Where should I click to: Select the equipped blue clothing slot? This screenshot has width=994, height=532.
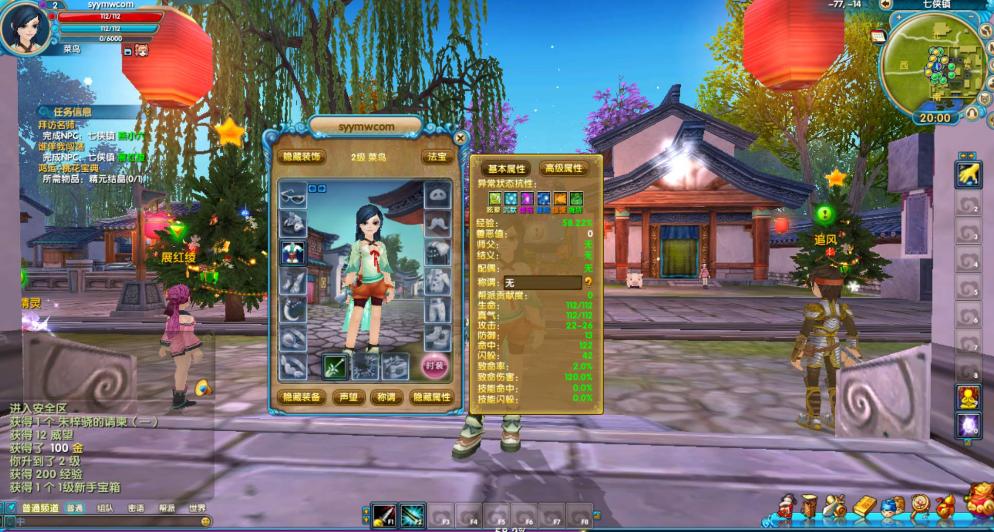[x=293, y=252]
